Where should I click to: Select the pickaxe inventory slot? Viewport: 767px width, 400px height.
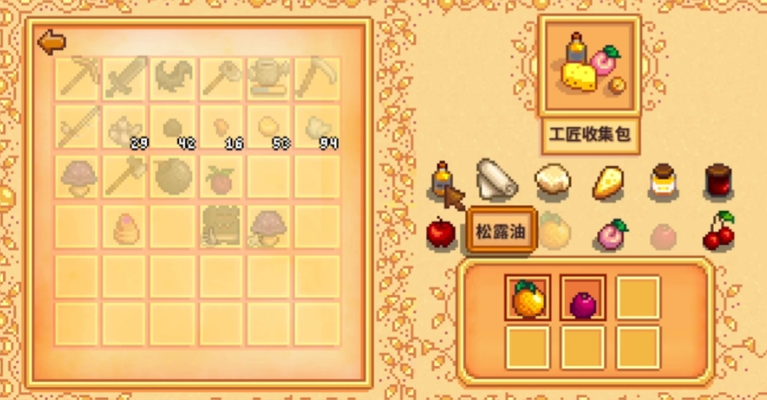(x=78, y=77)
